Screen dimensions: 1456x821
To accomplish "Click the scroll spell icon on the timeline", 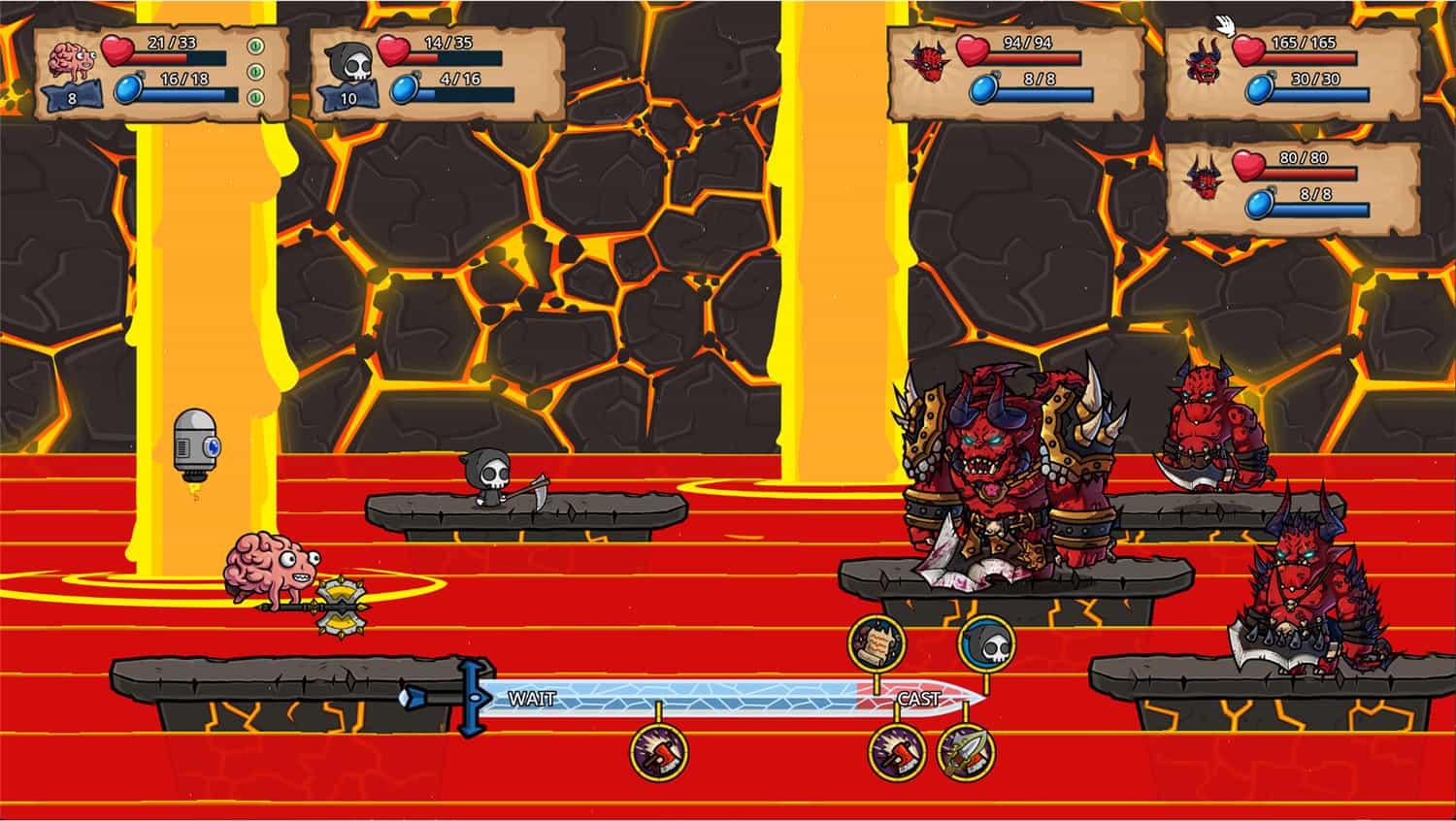I will click(x=877, y=642).
